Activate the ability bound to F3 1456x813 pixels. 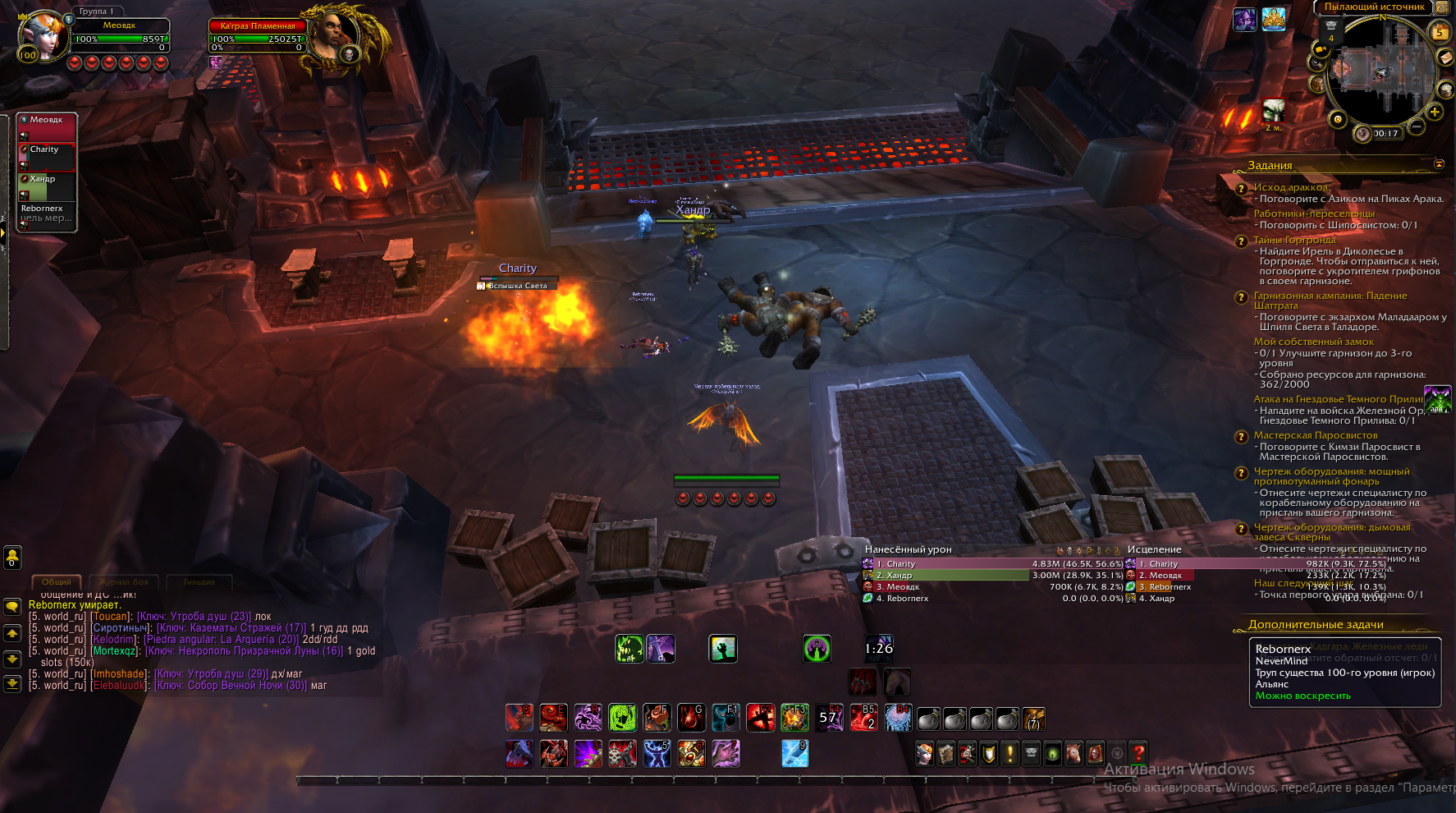click(x=794, y=718)
